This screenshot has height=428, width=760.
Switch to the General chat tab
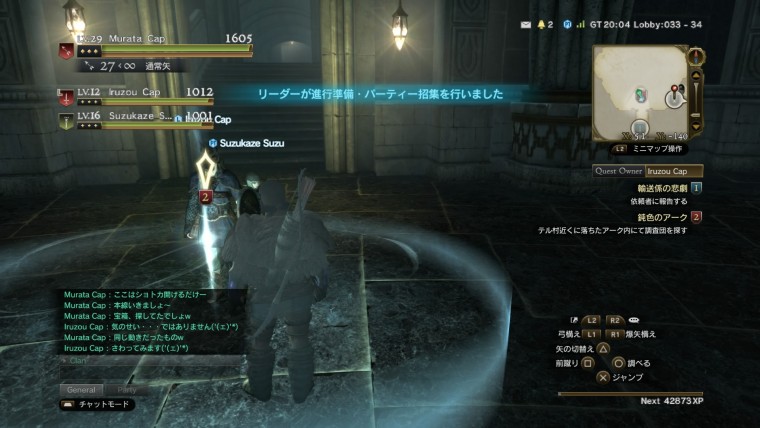(x=80, y=389)
